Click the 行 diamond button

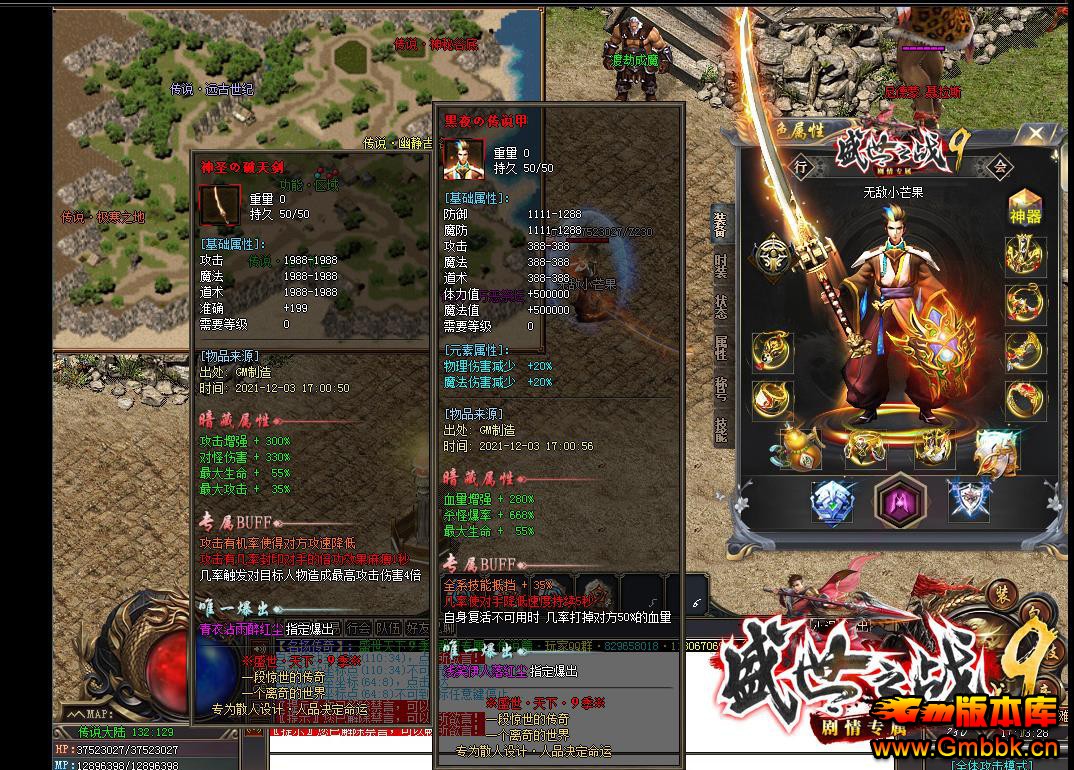(801, 167)
